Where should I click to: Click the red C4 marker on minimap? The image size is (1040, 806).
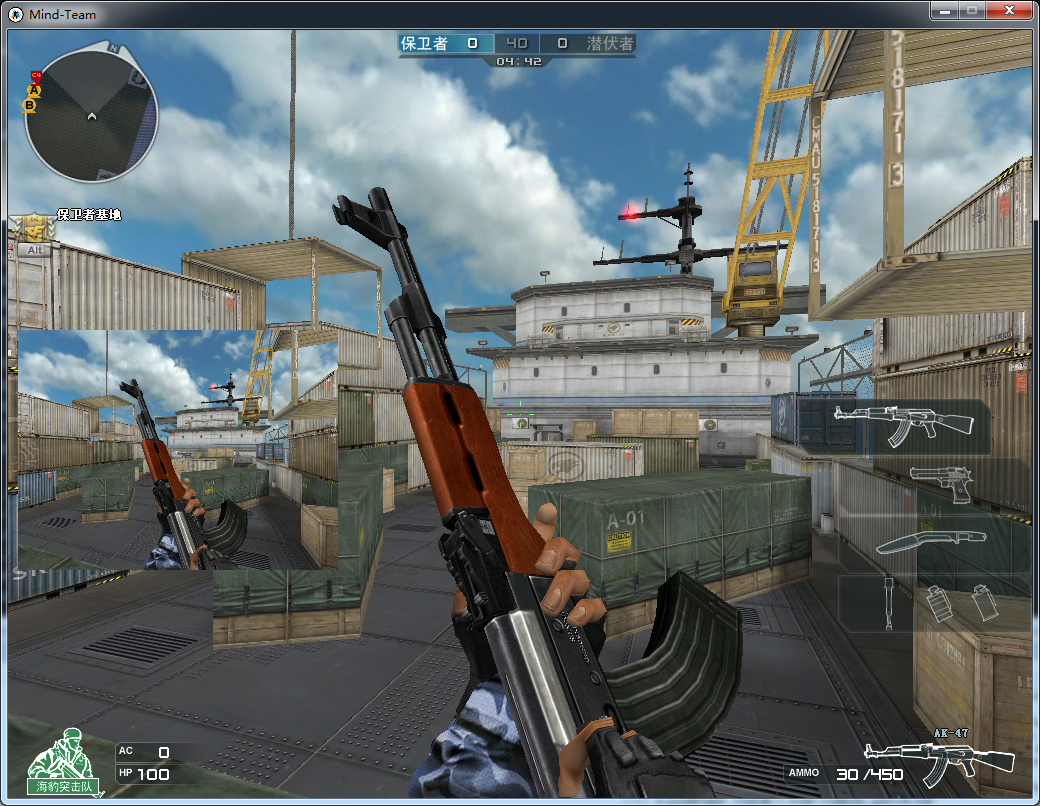[36, 75]
